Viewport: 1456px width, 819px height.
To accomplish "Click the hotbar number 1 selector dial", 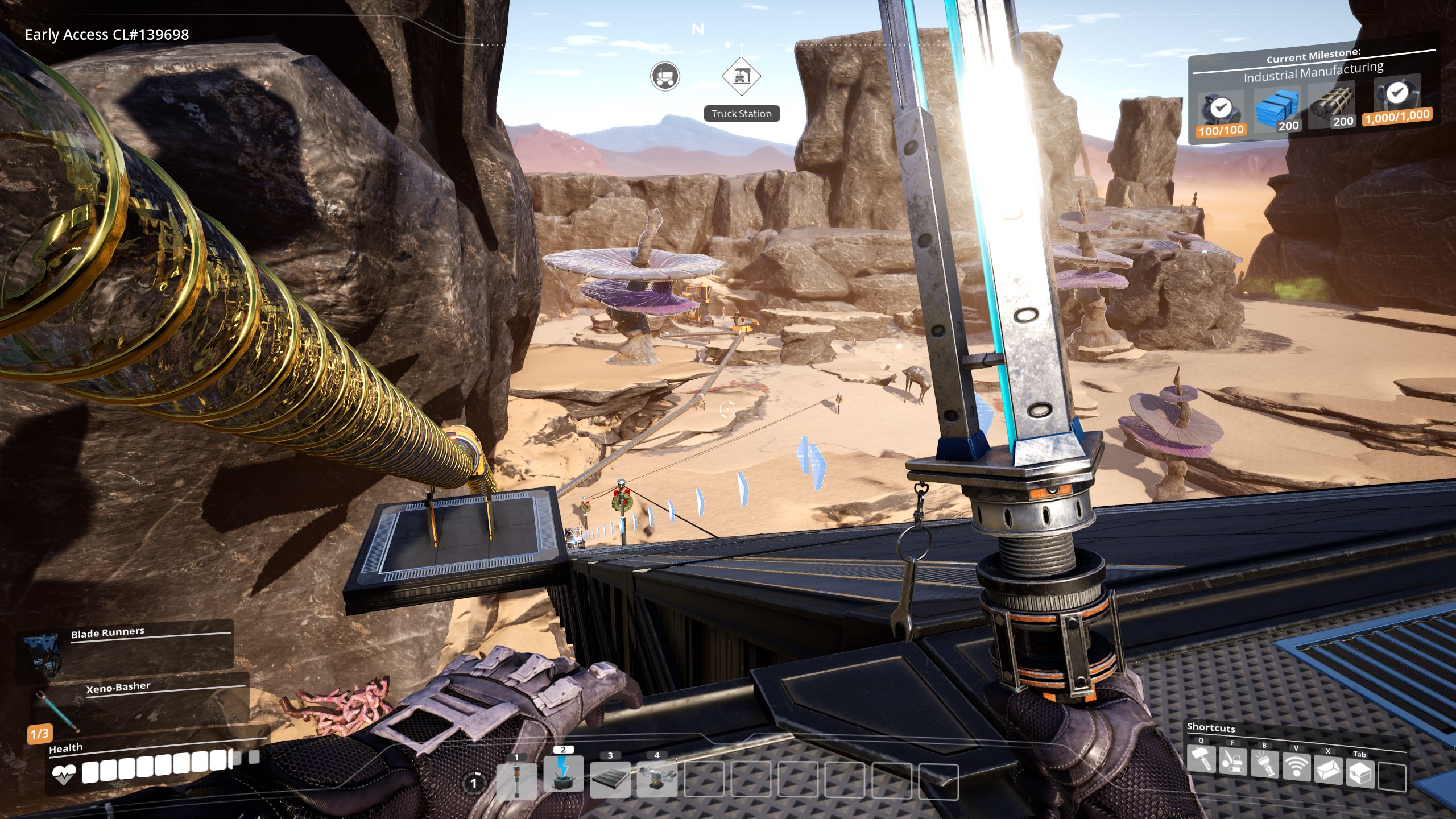I will [473, 784].
